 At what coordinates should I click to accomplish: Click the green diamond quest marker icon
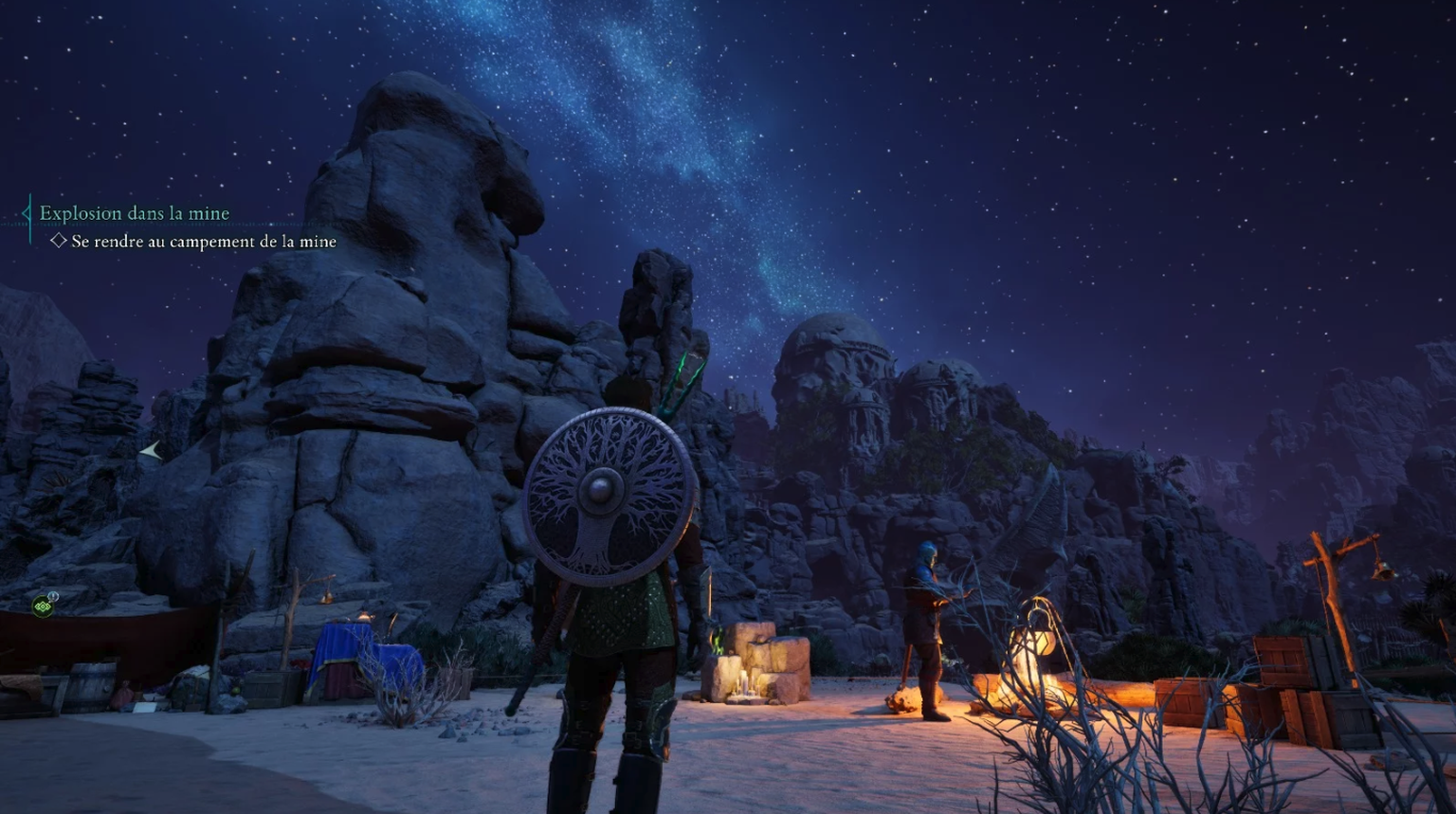click(43, 606)
